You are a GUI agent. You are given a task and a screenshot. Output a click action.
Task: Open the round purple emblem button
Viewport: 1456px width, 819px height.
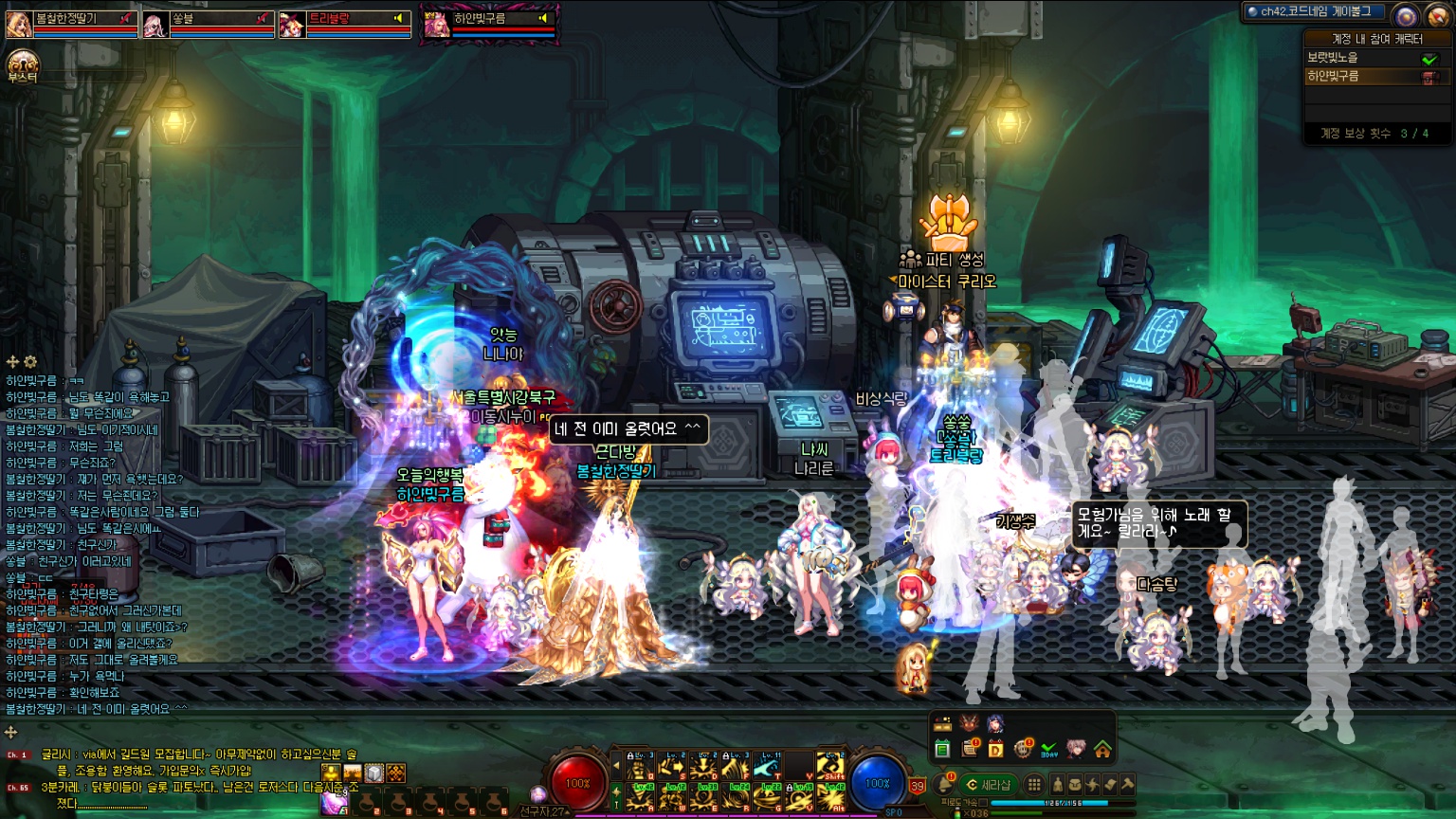(1406, 16)
